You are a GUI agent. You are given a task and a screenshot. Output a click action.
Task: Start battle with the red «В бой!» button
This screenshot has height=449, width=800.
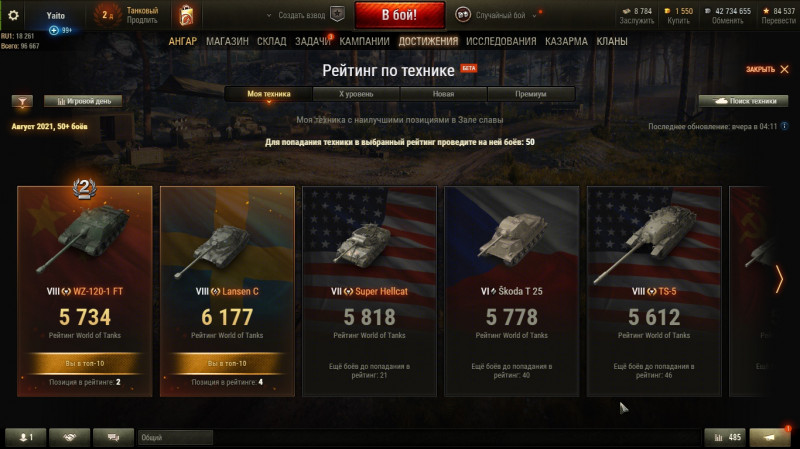point(399,15)
